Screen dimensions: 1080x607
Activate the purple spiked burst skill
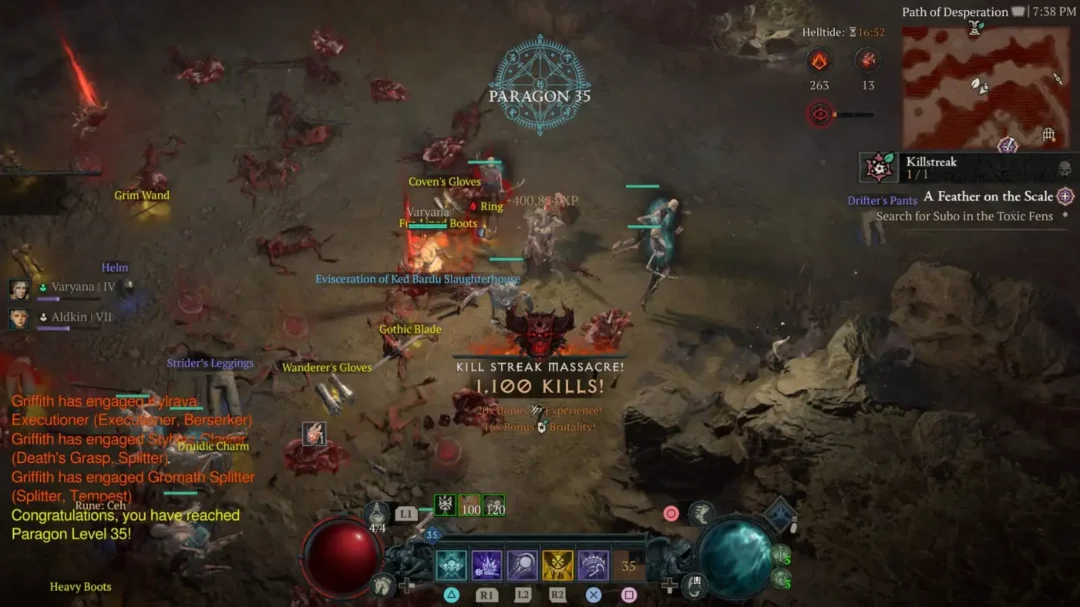point(487,566)
